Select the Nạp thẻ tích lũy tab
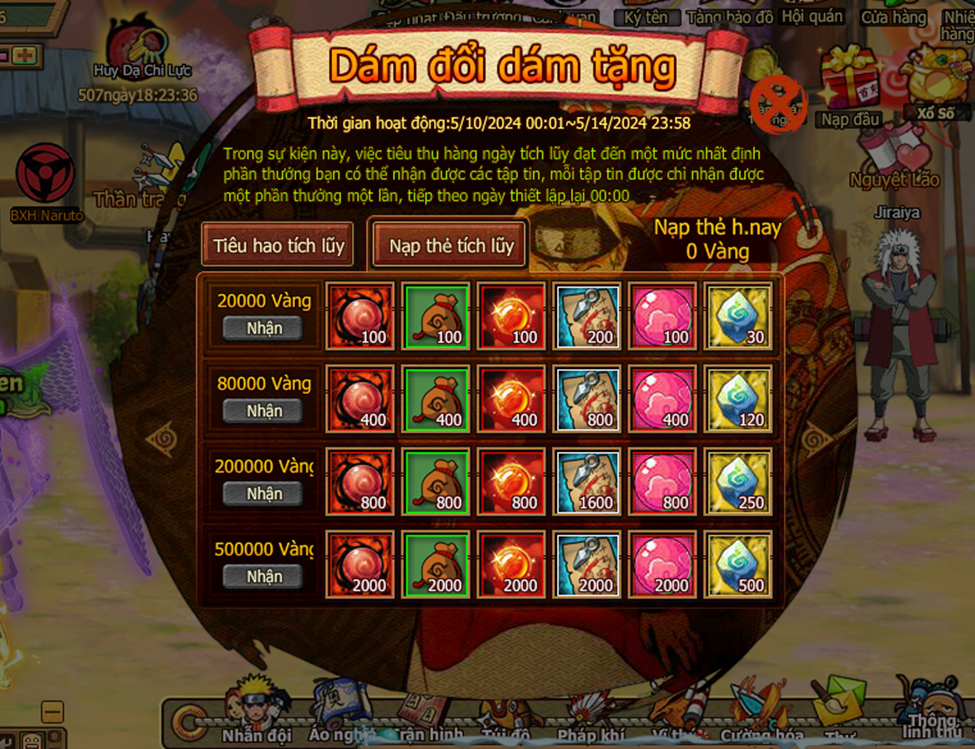 click(451, 246)
